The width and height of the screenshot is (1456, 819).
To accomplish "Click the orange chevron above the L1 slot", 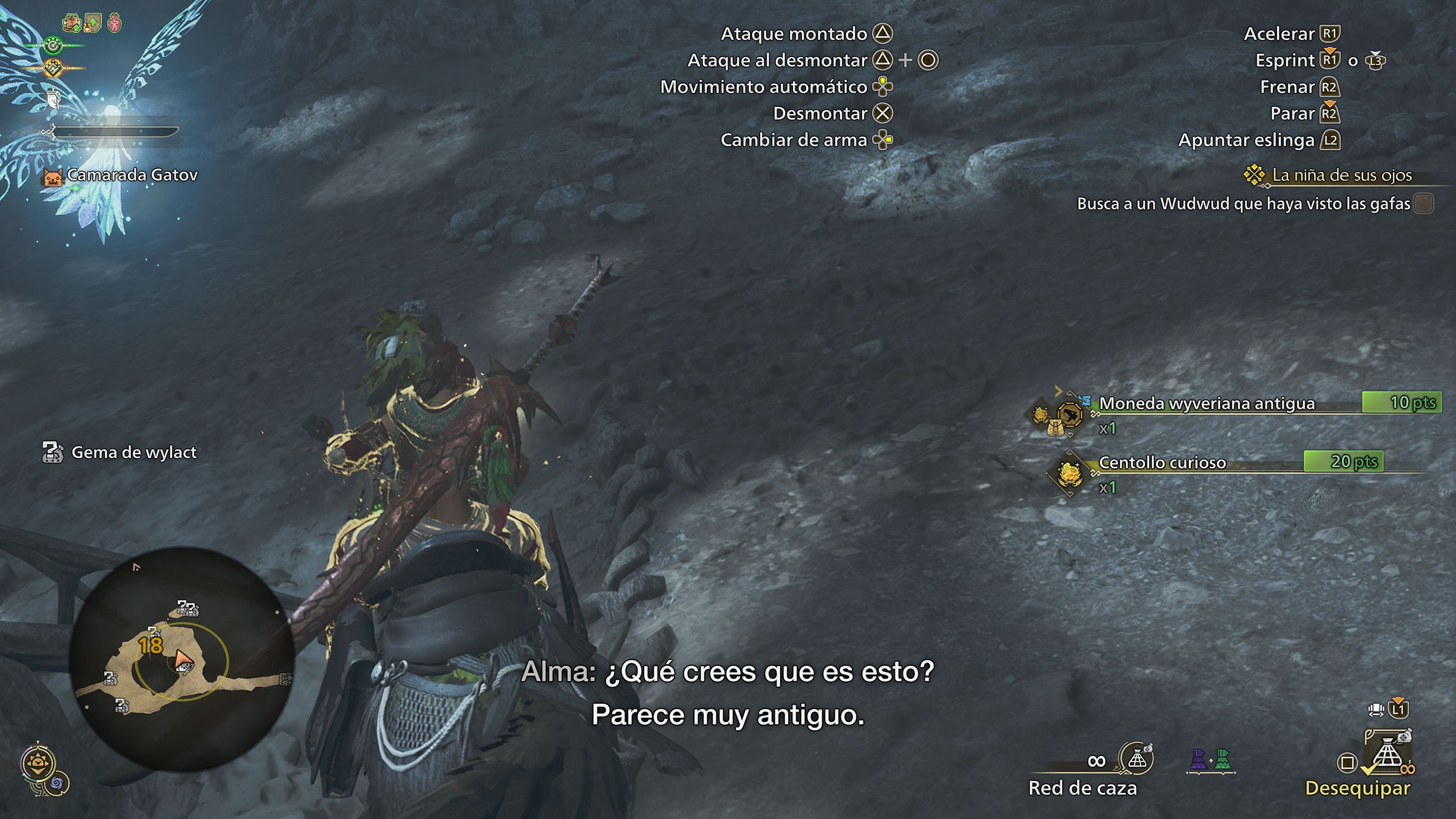I will click(x=1398, y=700).
